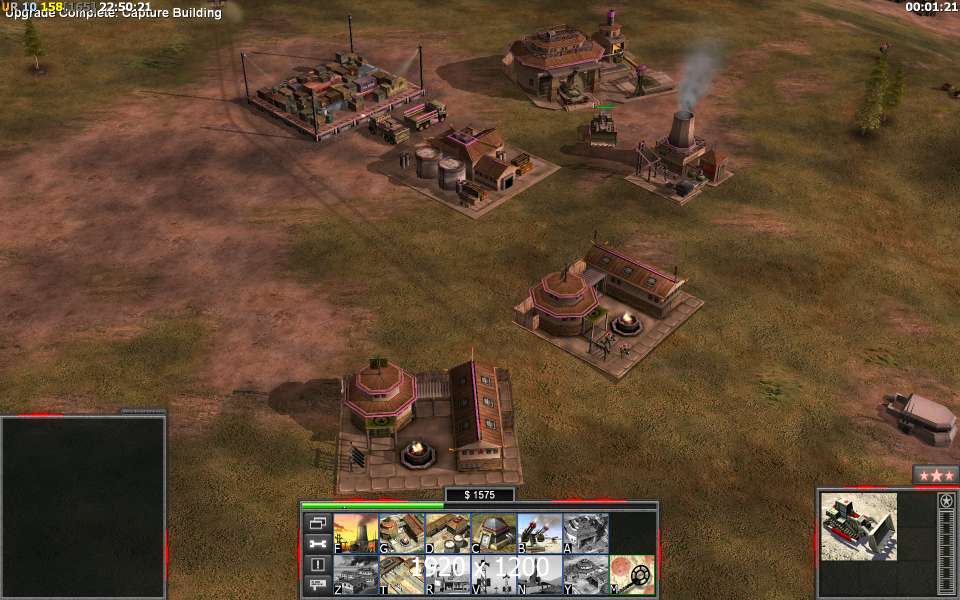
Task: Choose the build icon labeled T
Action: (x=401, y=575)
